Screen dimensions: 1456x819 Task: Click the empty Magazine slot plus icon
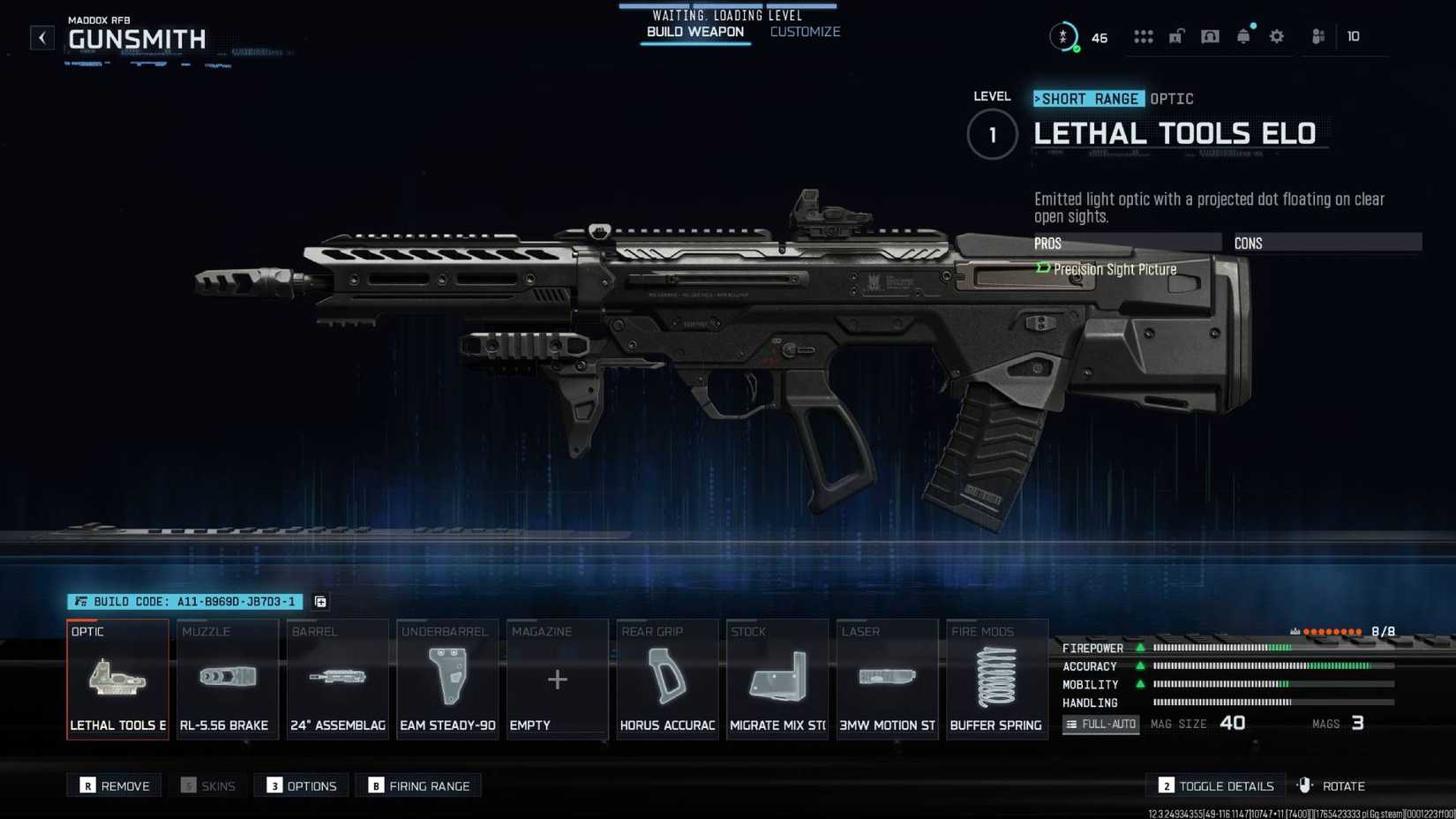[557, 680]
